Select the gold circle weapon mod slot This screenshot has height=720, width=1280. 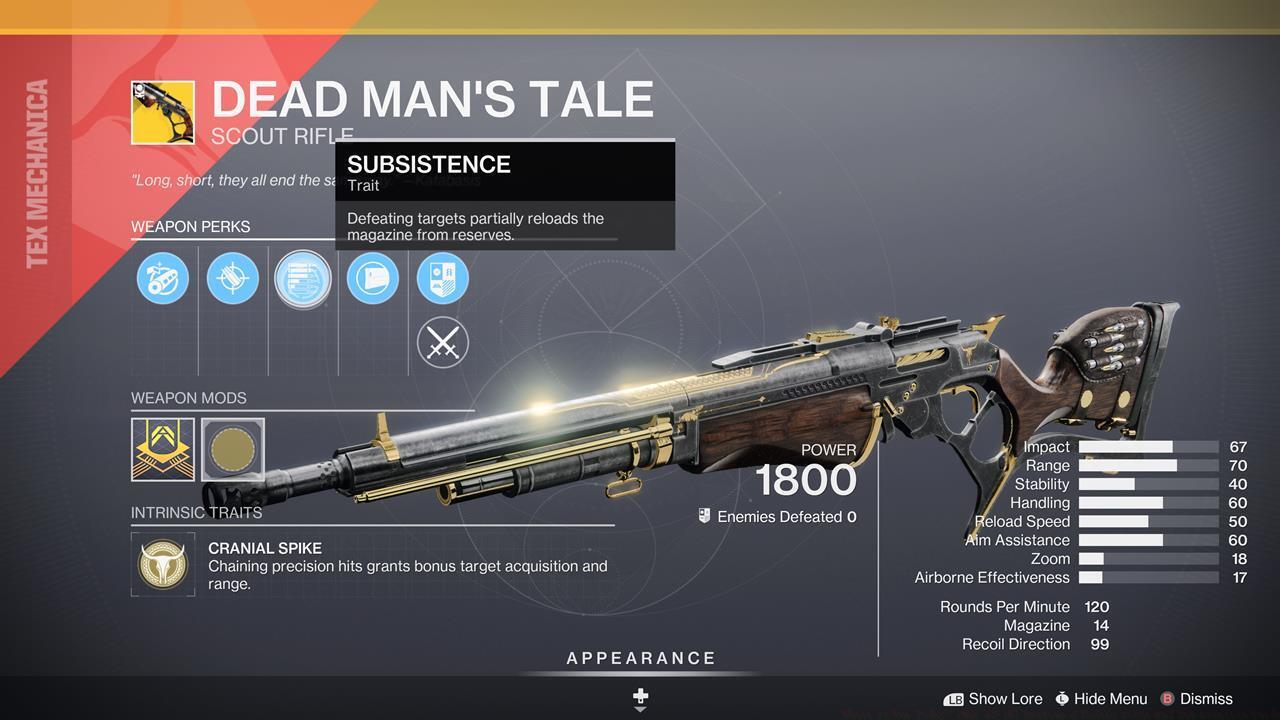pyautogui.click(x=233, y=449)
